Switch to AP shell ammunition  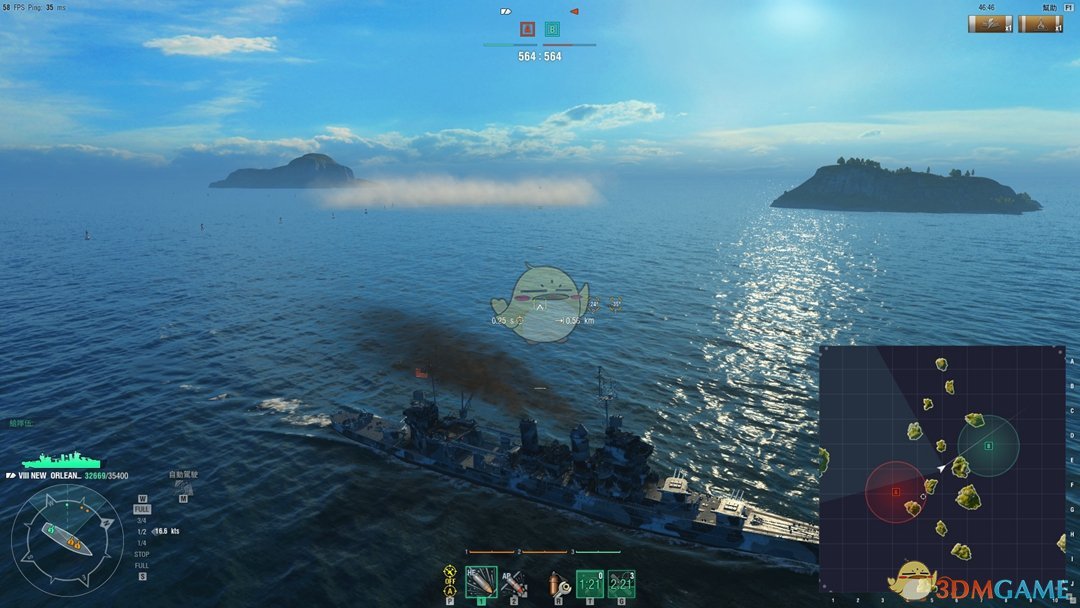[514, 581]
